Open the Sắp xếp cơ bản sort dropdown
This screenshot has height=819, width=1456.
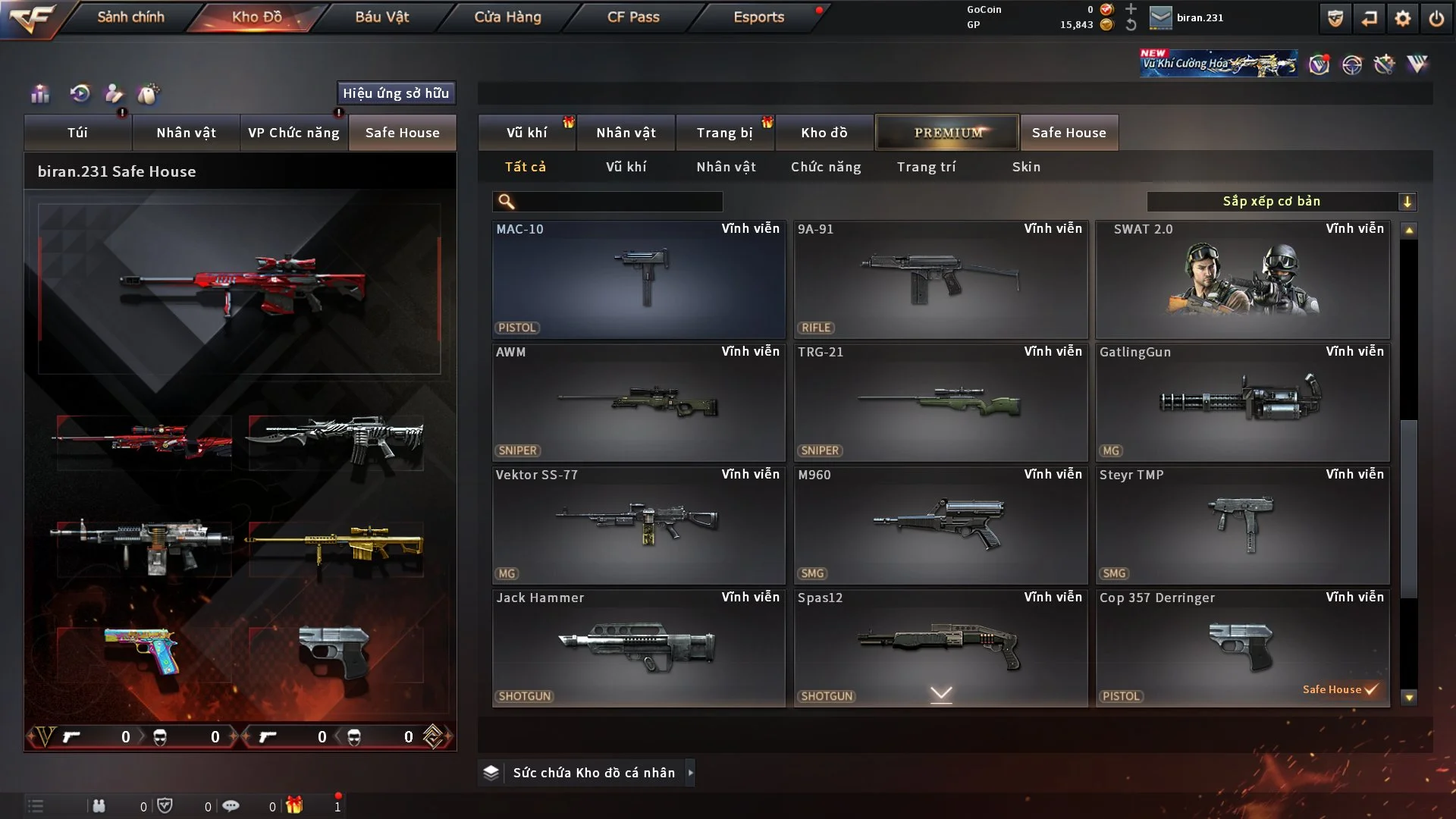click(1281, 202)
